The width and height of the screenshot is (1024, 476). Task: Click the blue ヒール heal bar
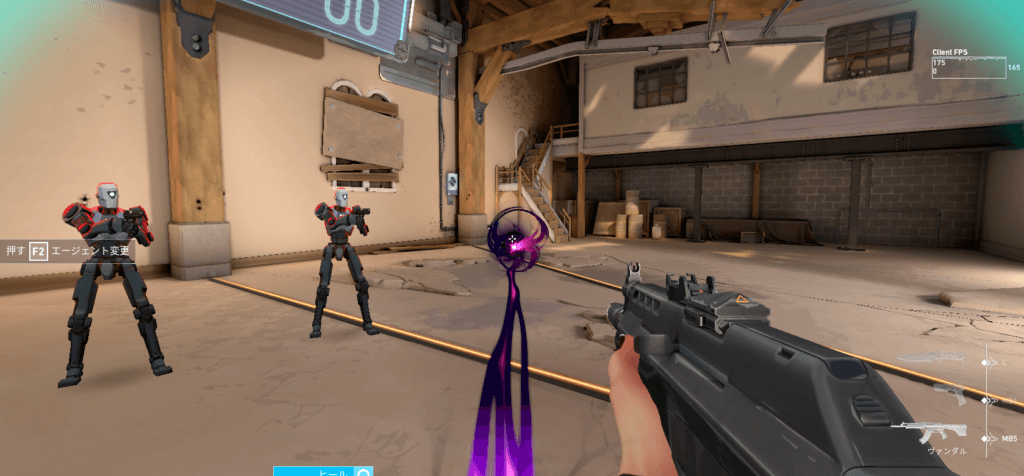pos(322,471)
